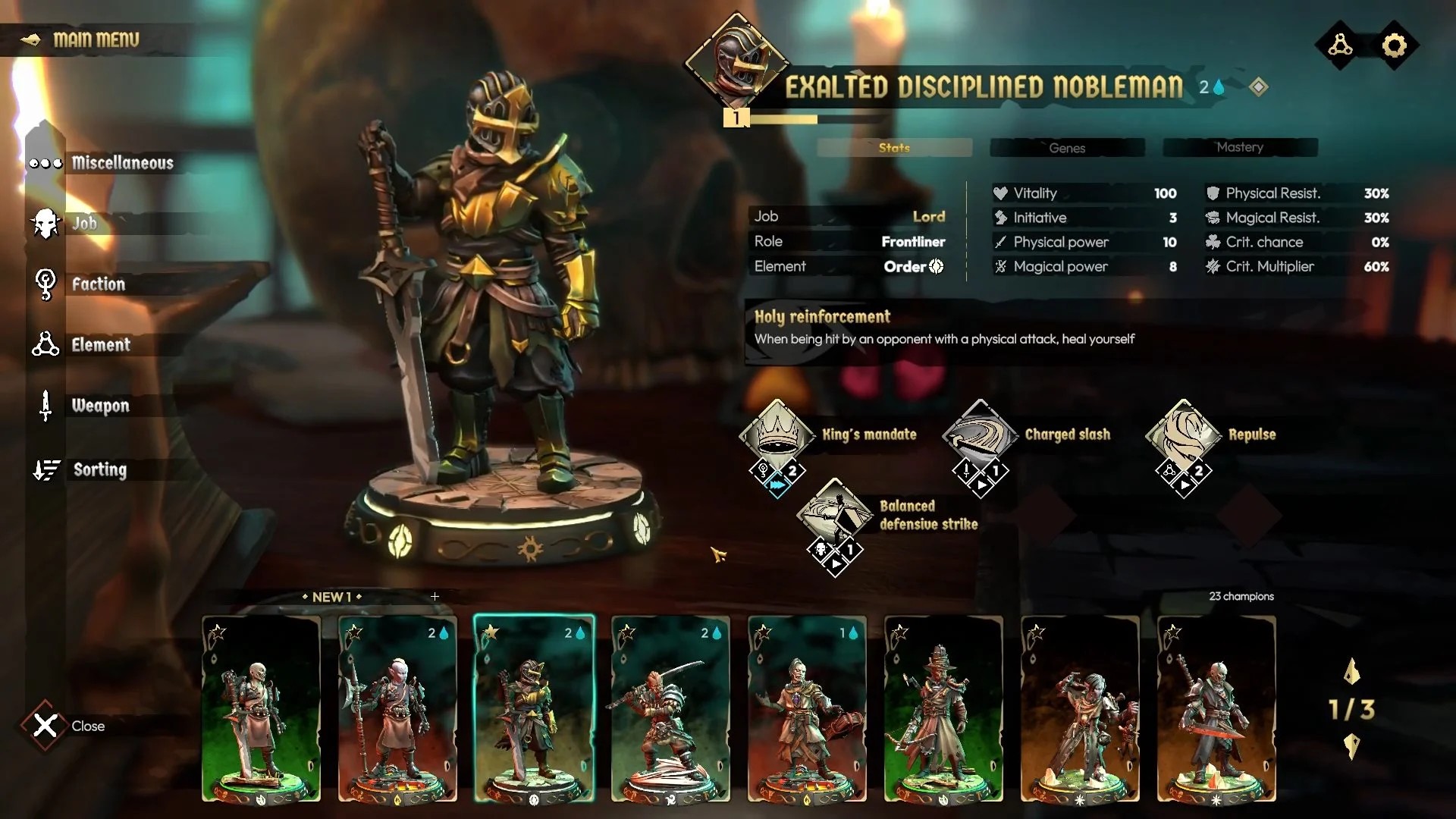Open the Sorting options
Image resolution: width=1456 pixels, height=819 pixels.
[99, 470]
